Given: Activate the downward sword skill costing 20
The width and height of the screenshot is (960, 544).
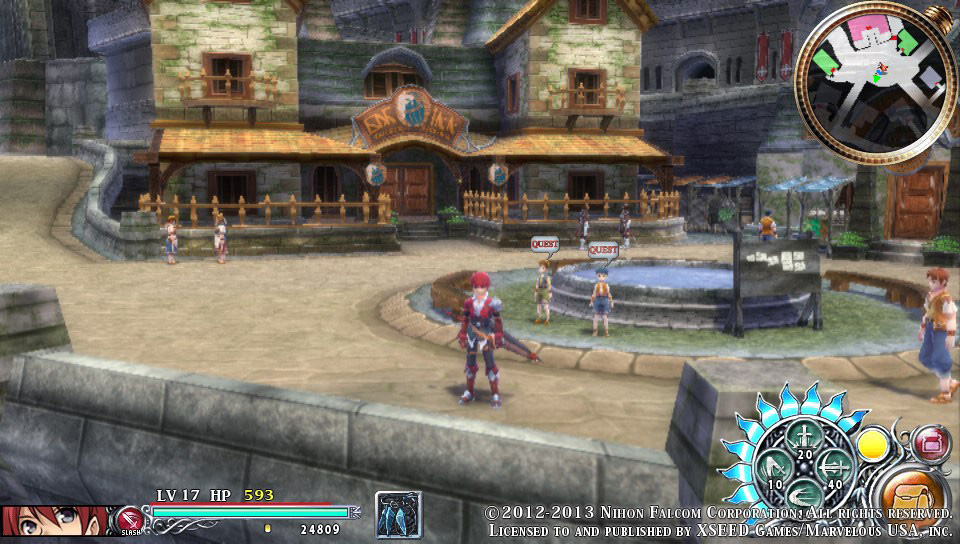Looking at the screenshot, I should 803,437.
